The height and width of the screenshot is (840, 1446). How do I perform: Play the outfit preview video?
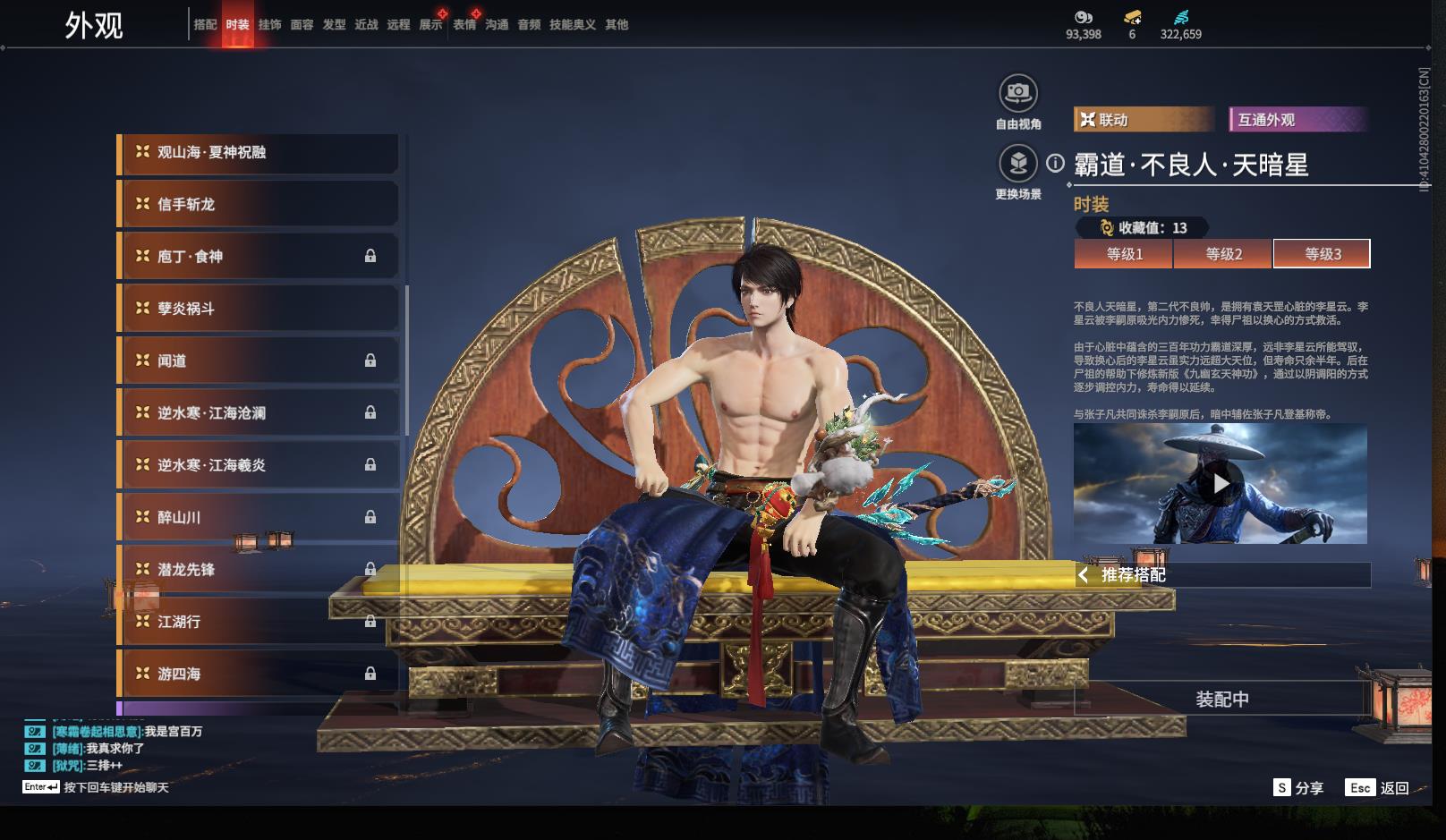[x=1221, y=484]
